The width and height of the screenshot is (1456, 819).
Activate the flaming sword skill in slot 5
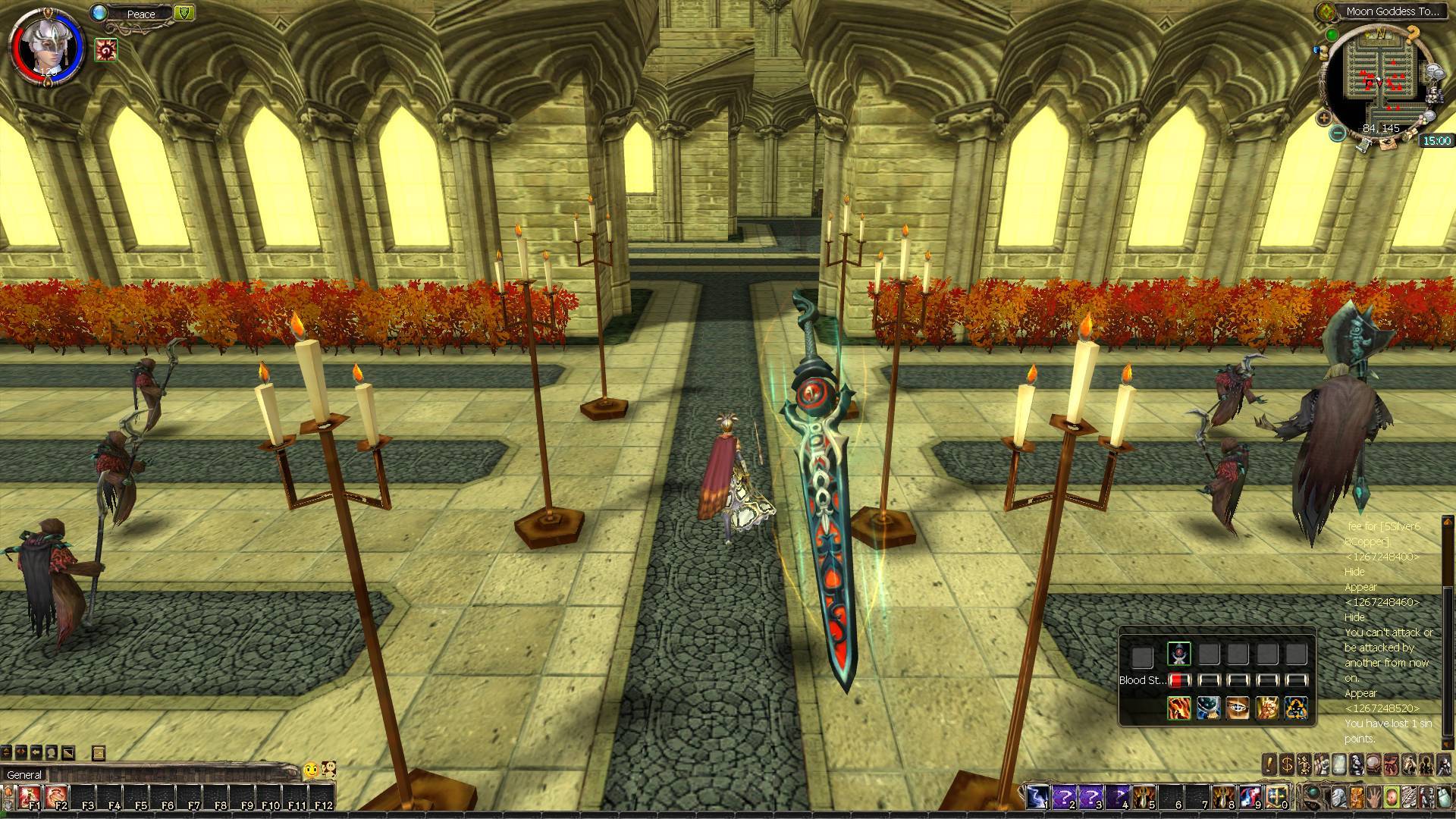(1144, 796)
